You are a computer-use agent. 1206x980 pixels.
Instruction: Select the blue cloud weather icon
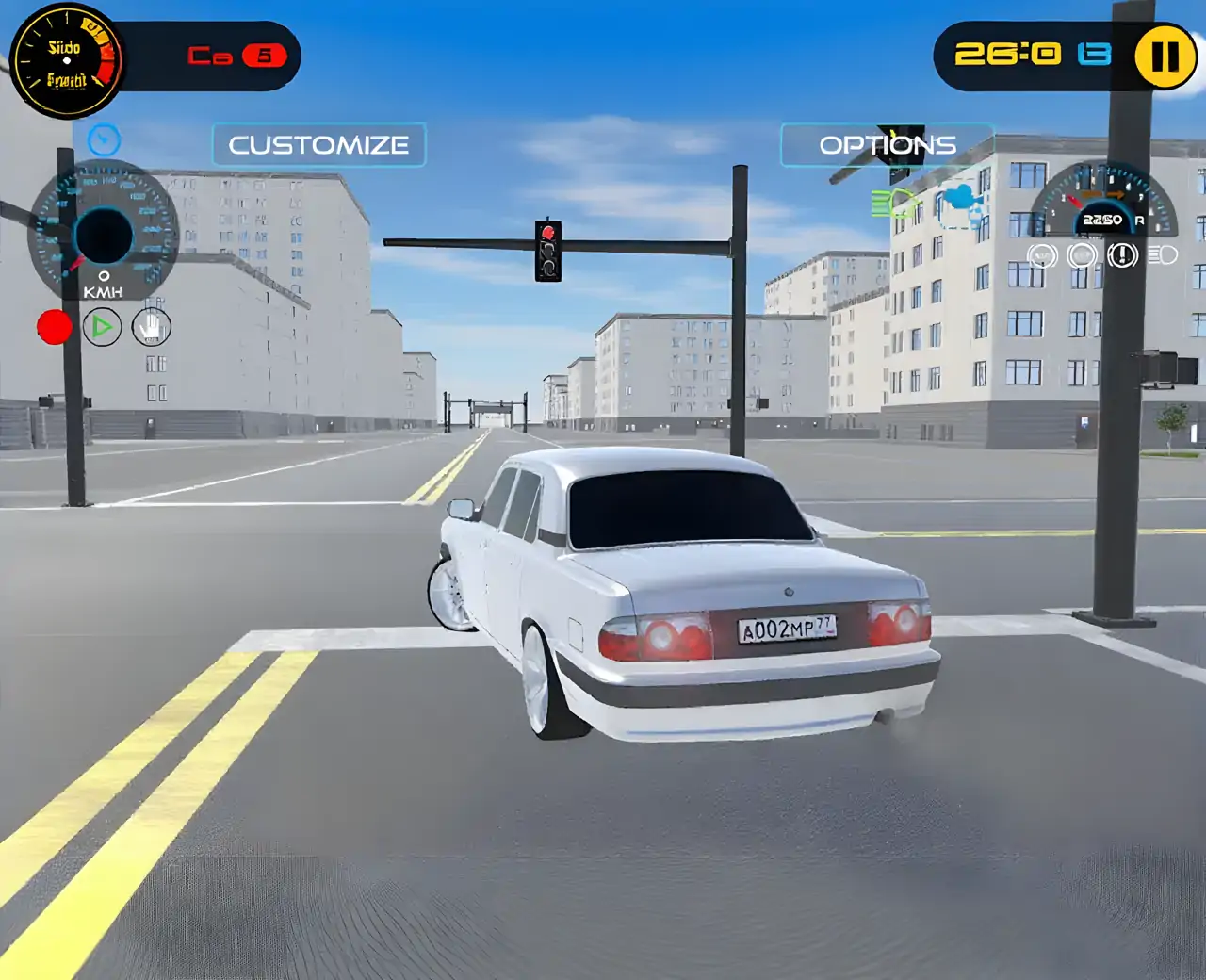tap(959, 198)
